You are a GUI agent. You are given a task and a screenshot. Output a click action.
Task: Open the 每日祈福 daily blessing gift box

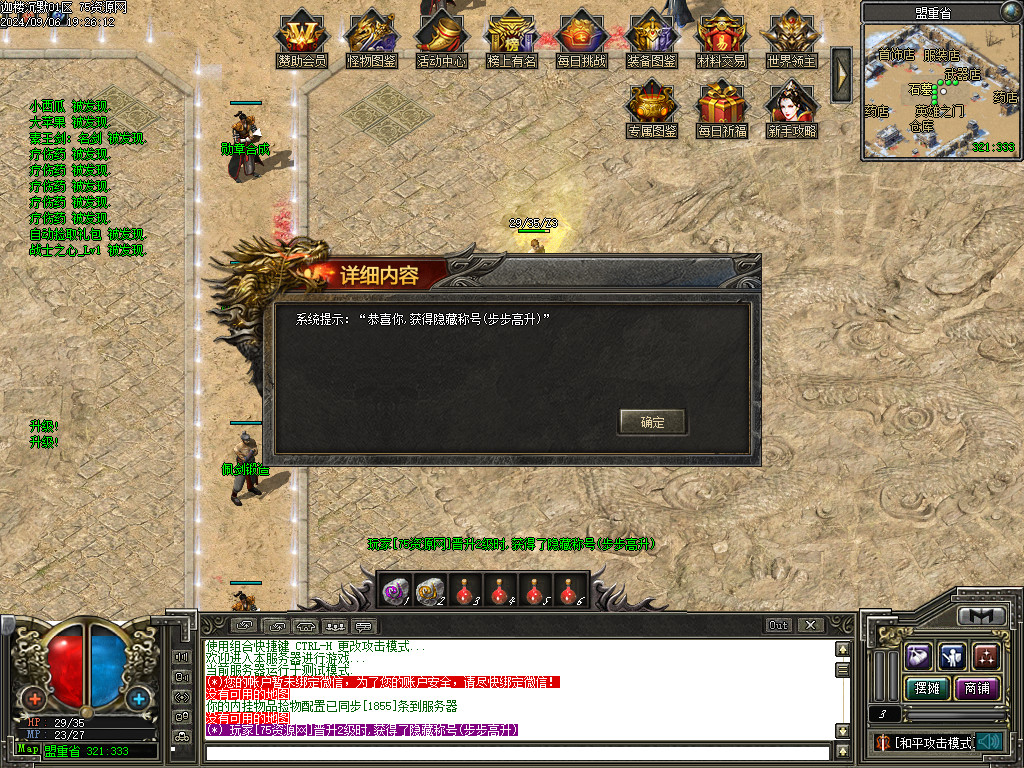[722, 107]
